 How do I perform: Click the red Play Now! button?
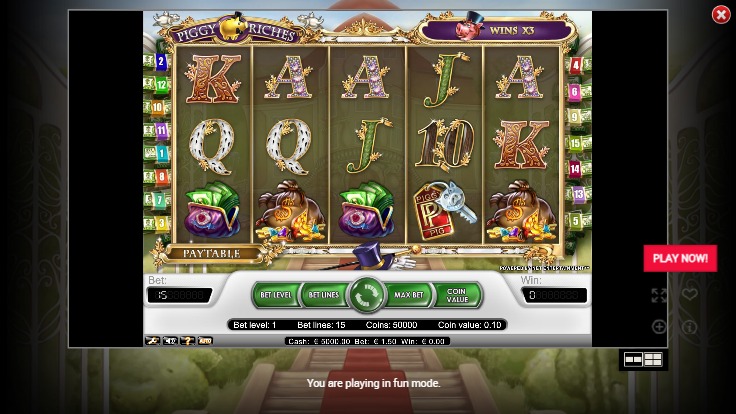pyautogui.click(x=680, y=258)
